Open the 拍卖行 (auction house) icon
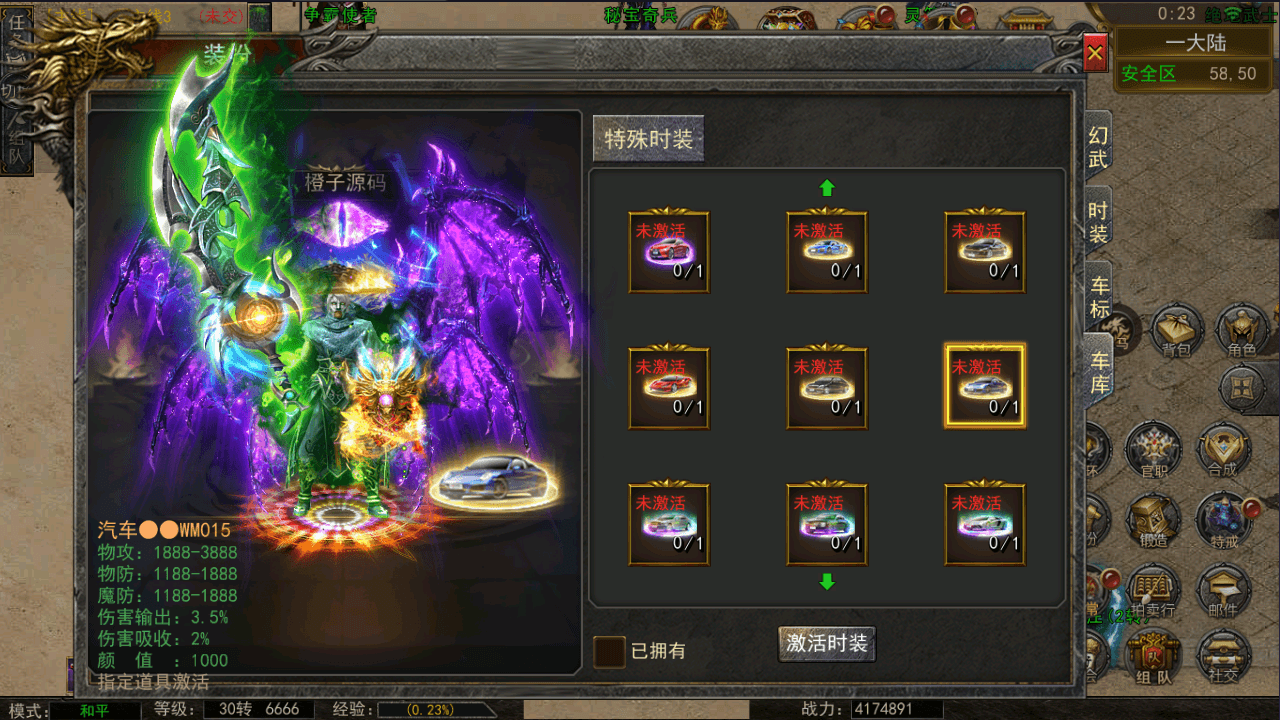Image resolution: width=1280 pixels, height=720 pixels. click(1152, 589)
